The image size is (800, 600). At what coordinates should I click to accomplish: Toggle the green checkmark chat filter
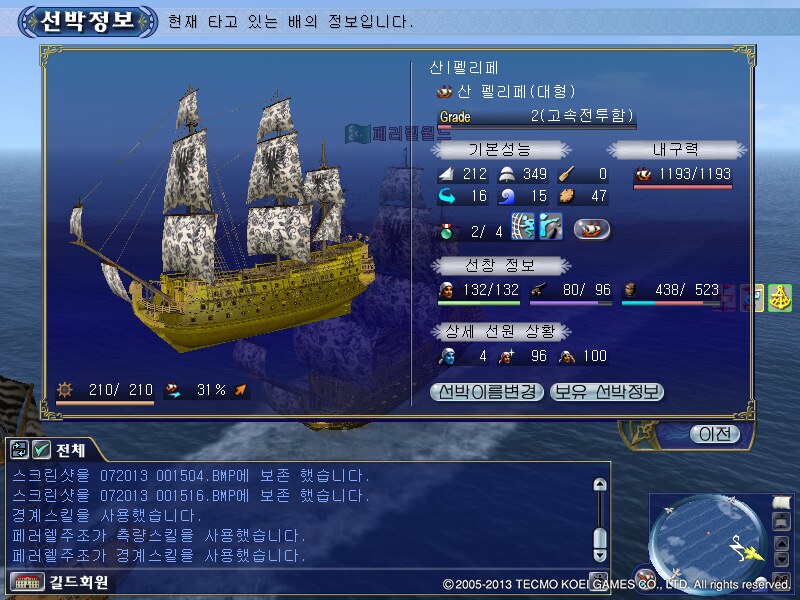41,449
